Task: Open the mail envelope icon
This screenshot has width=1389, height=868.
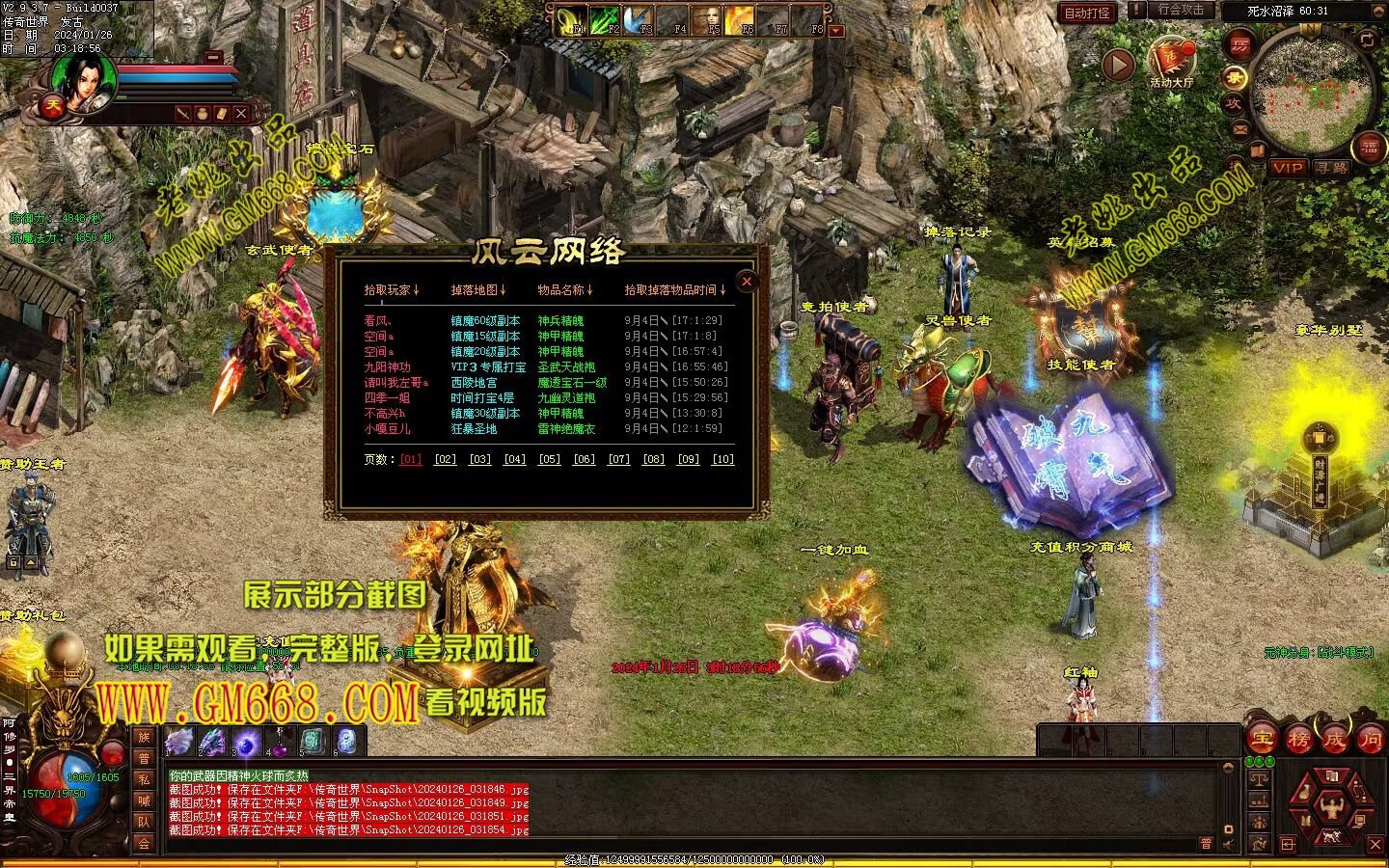Action: (x=1239, y=128)
